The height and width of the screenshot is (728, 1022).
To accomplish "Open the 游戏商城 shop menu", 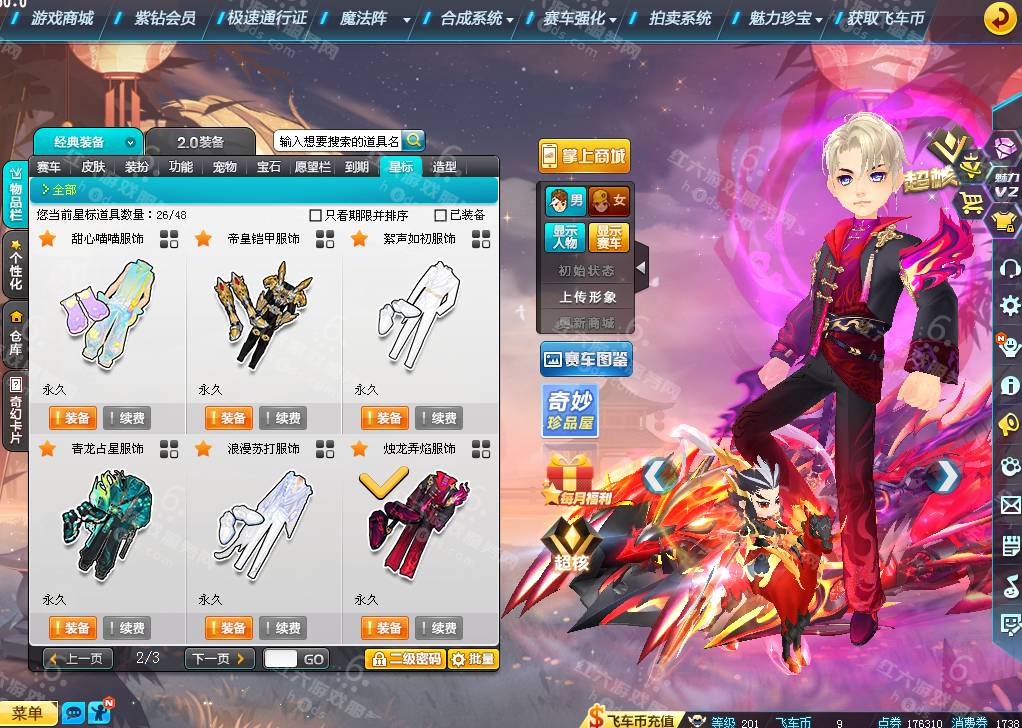I will tap(61, 18).
